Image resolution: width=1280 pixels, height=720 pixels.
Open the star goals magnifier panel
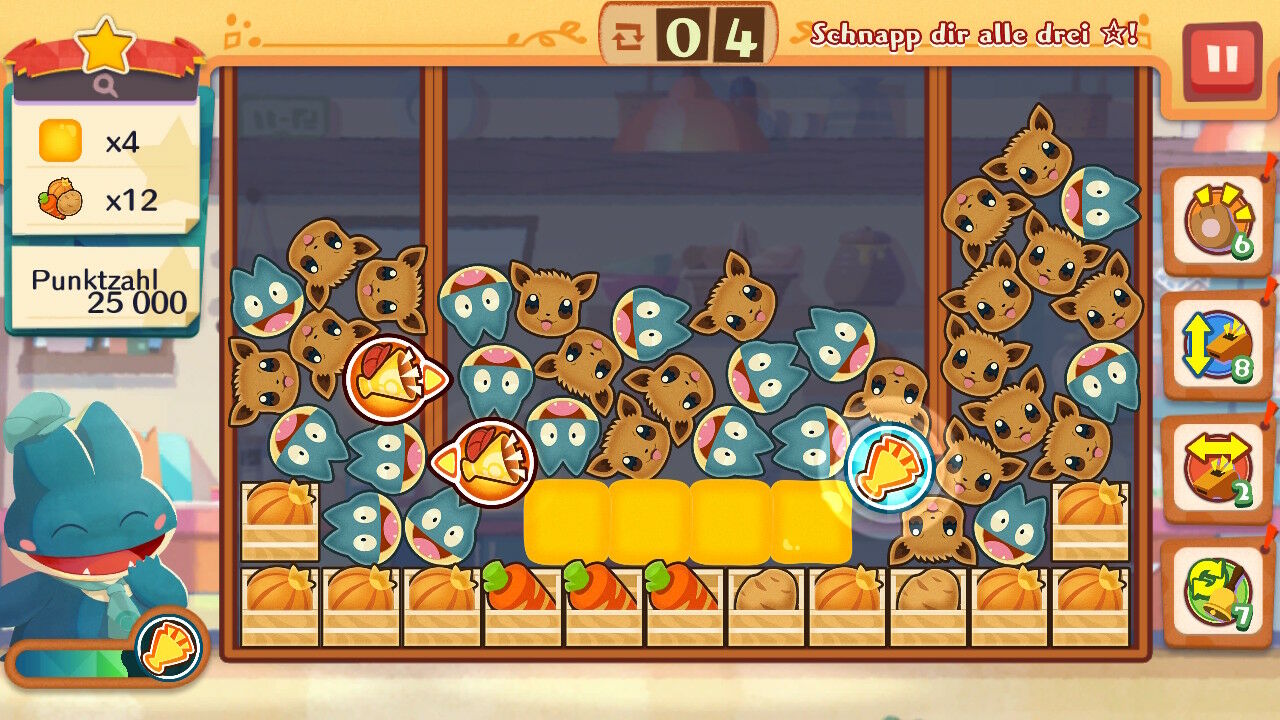(106, 87)
